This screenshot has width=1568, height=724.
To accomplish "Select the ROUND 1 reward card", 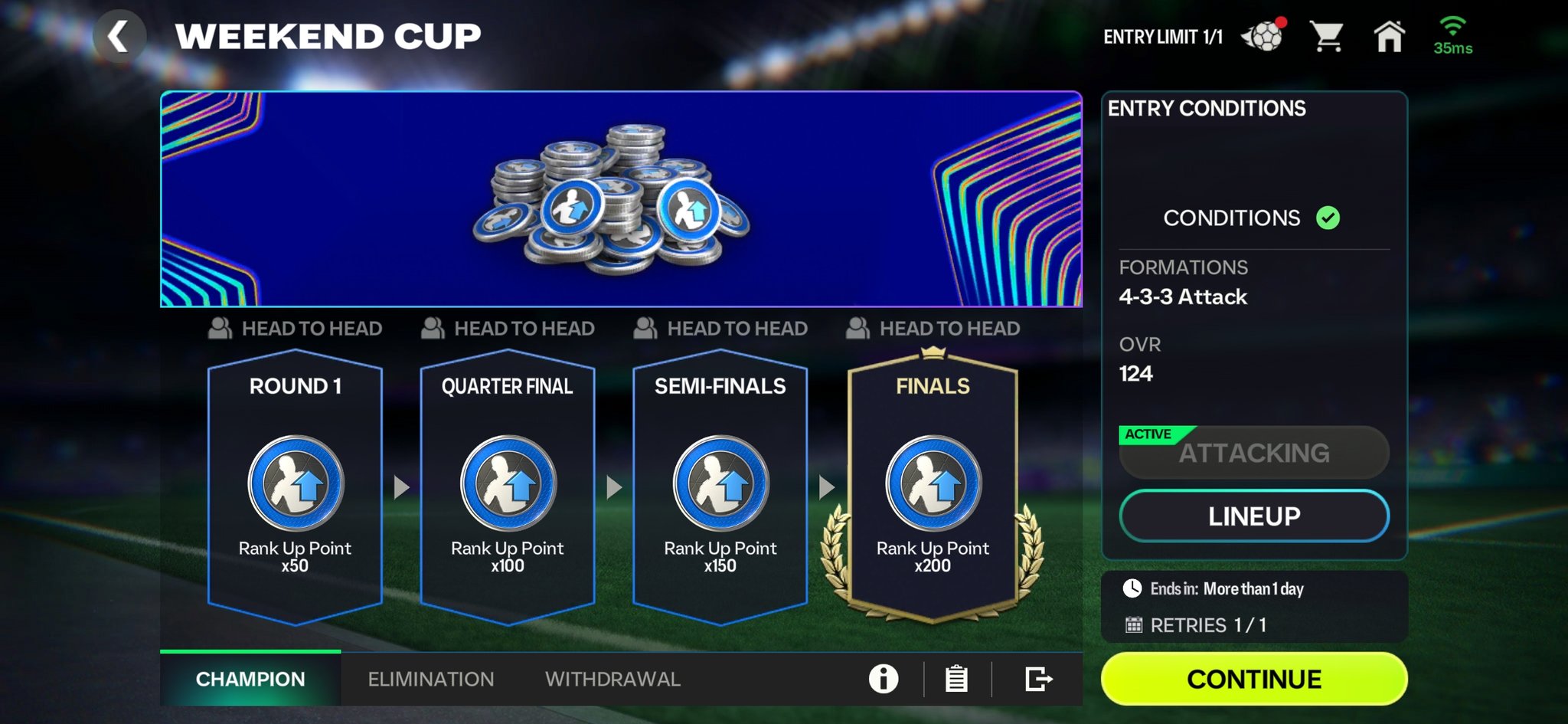I will [295, 486].
